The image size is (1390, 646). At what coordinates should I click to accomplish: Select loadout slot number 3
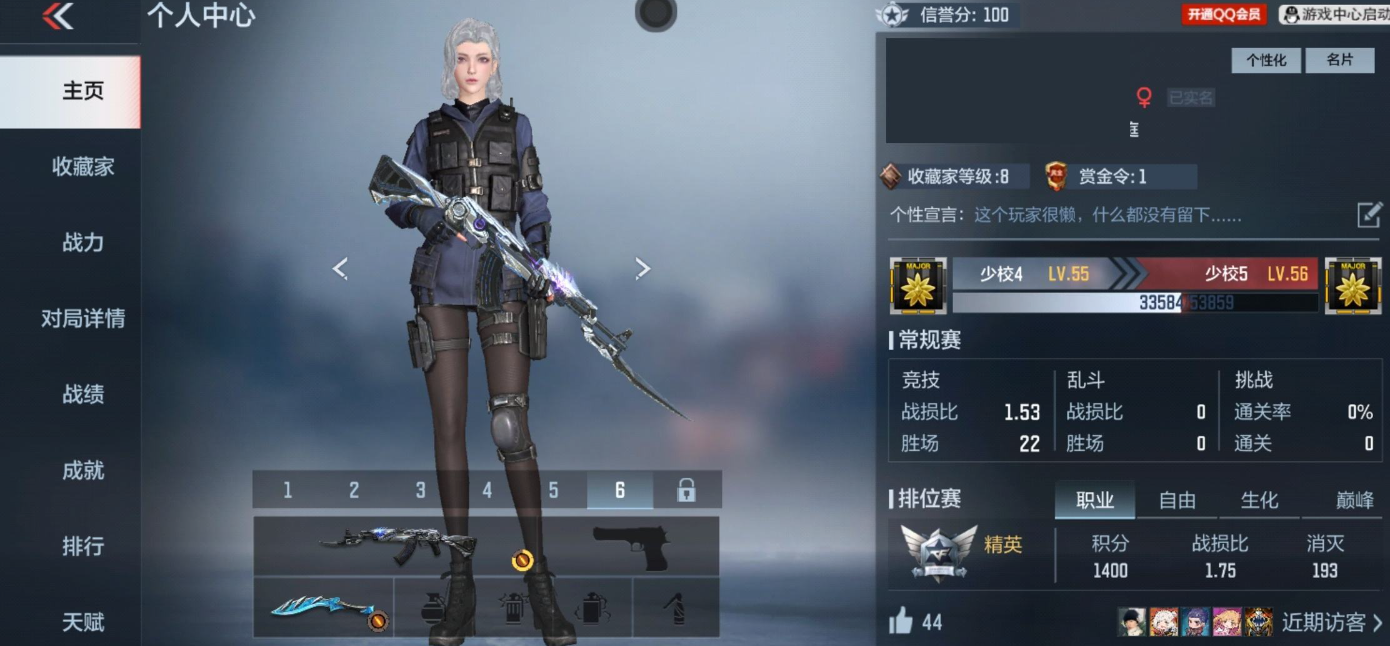[420, 490]
